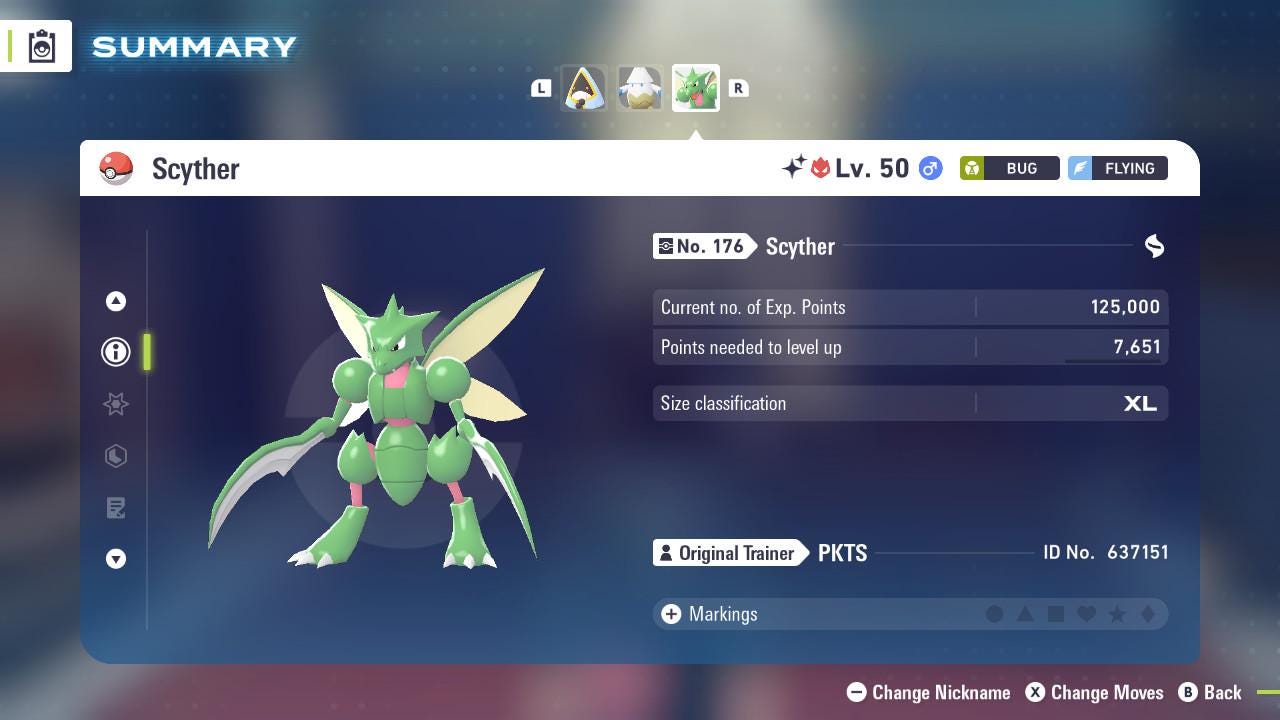Click the Scyther species silhouette icon near No. 176

(x=1154, y=246)
